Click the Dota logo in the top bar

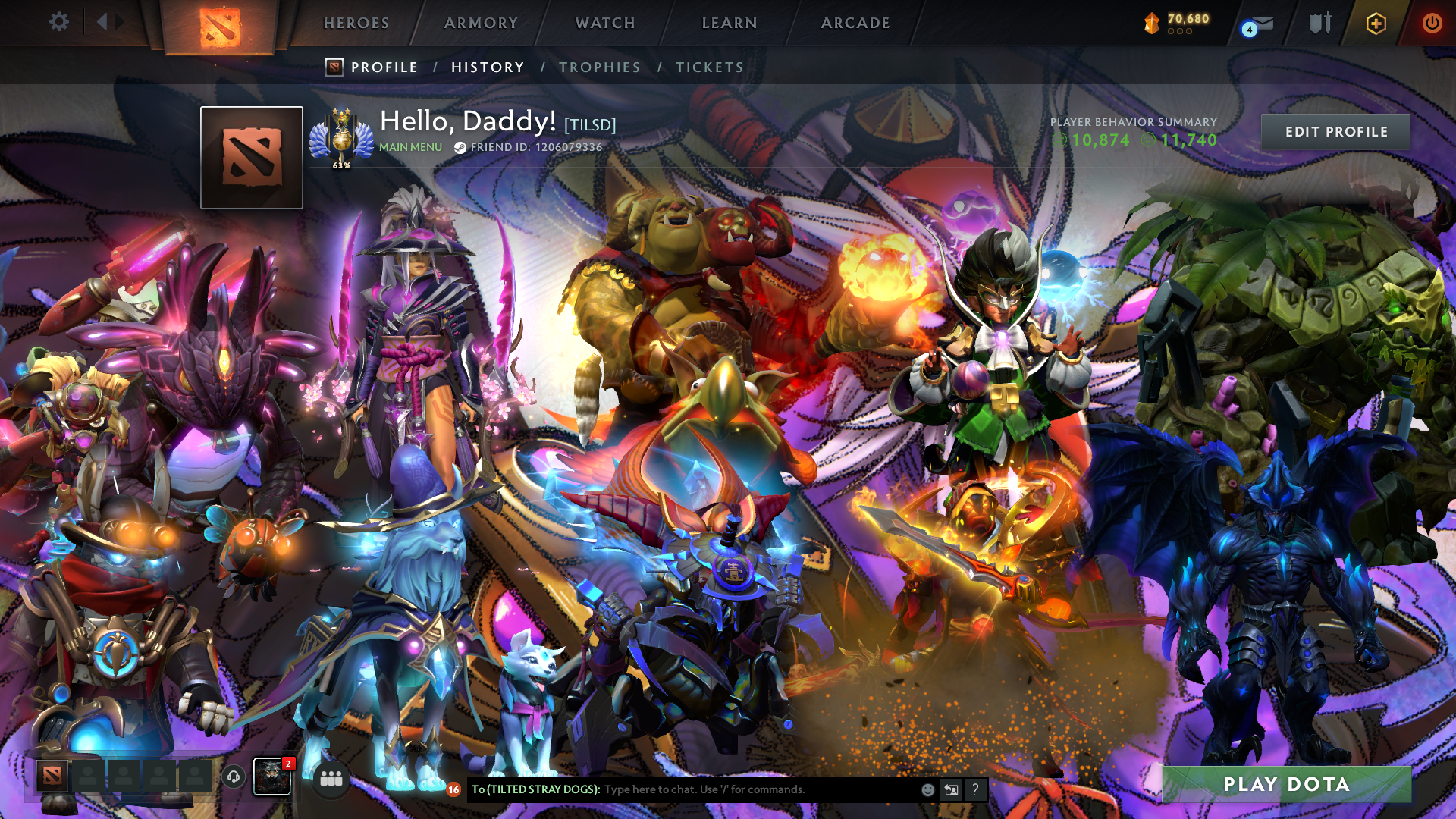pos(220,25)
